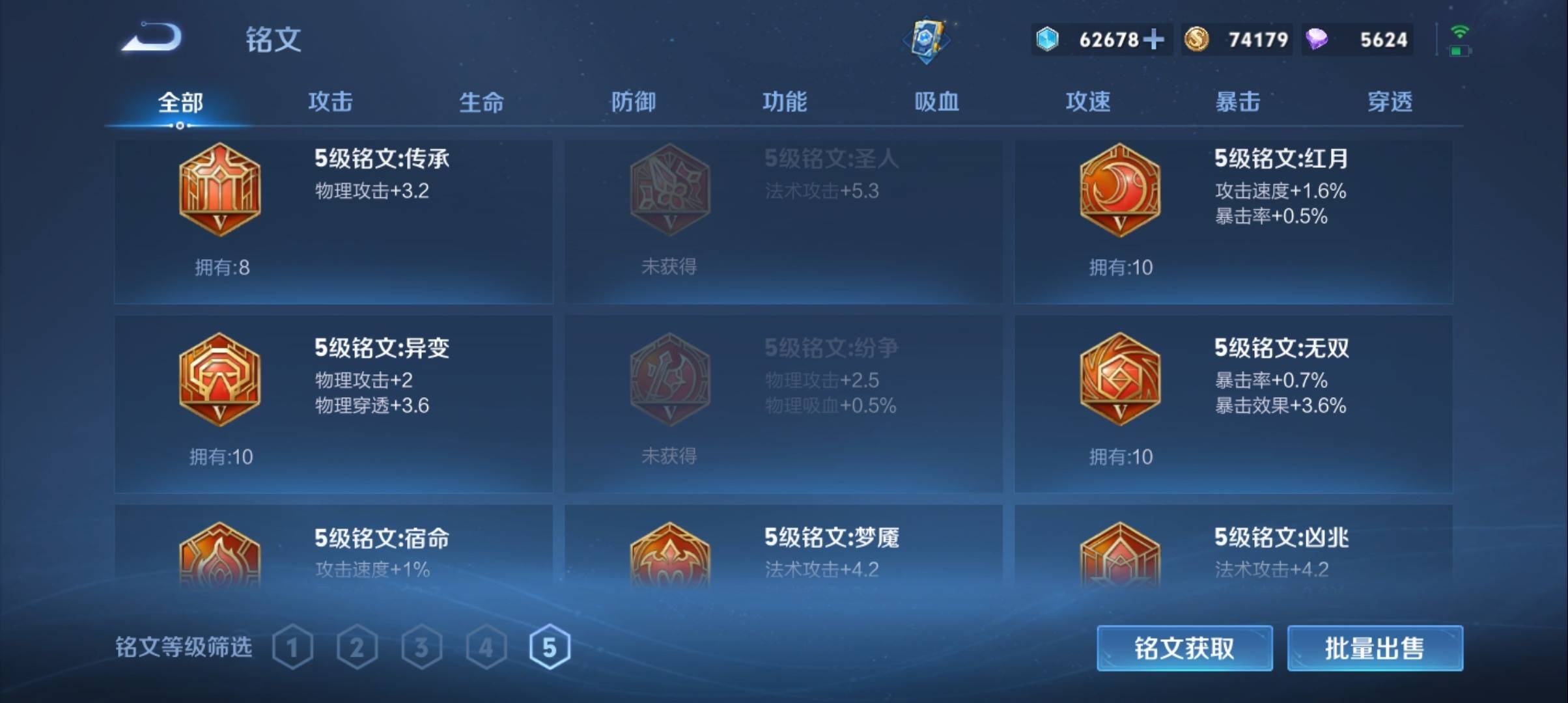1568x703 pixels.
Task: Click the 批量出售 button
Action: click(x=1374, y=649)
